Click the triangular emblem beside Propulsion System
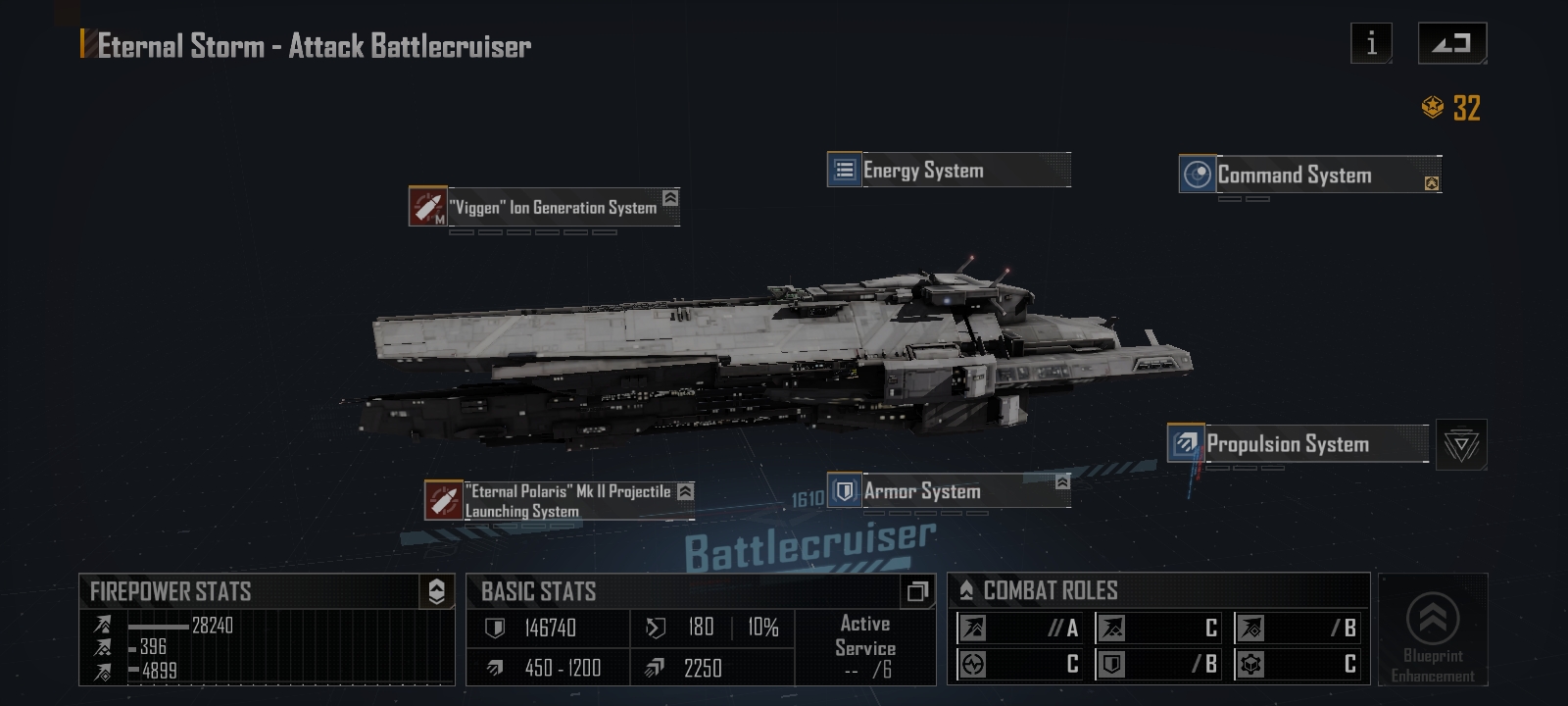 (x=1461, y=445)
